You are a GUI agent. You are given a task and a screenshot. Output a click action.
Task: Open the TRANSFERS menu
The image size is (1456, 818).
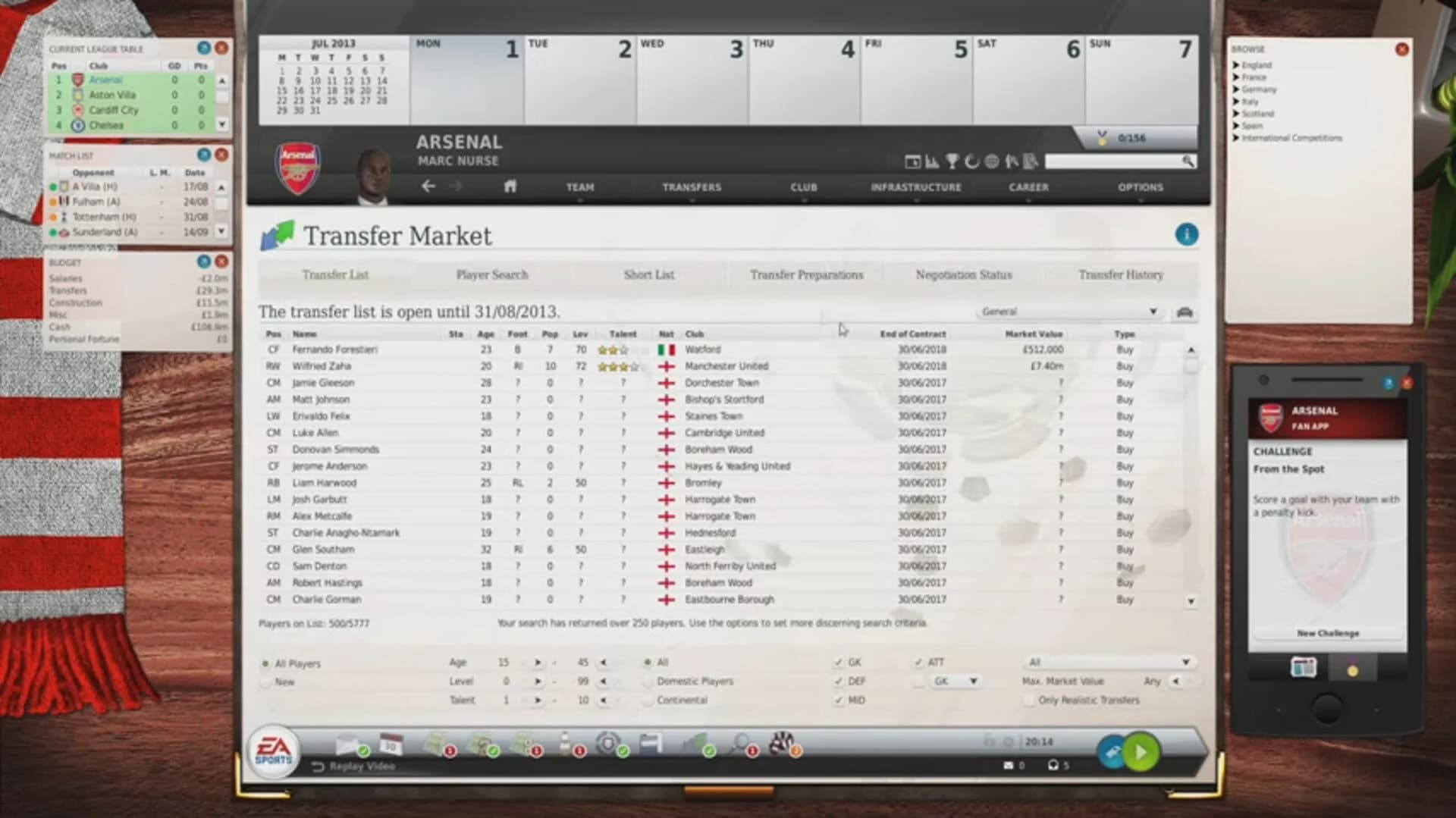tap(691, 186)
